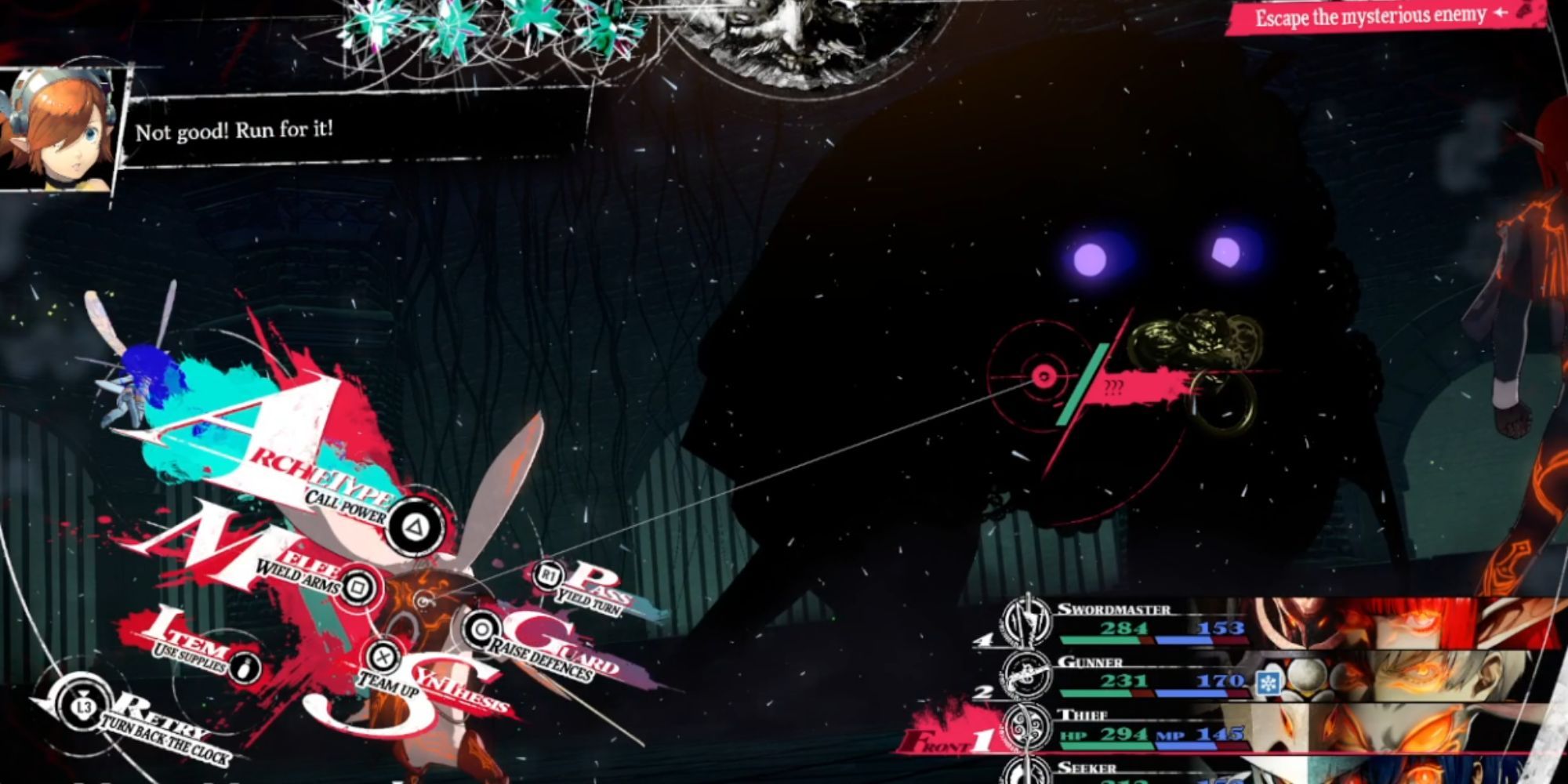Viewport: 1568px width, 784px height.
Task: Select the Guard Raise Defences command
Action: click(481, 630)
